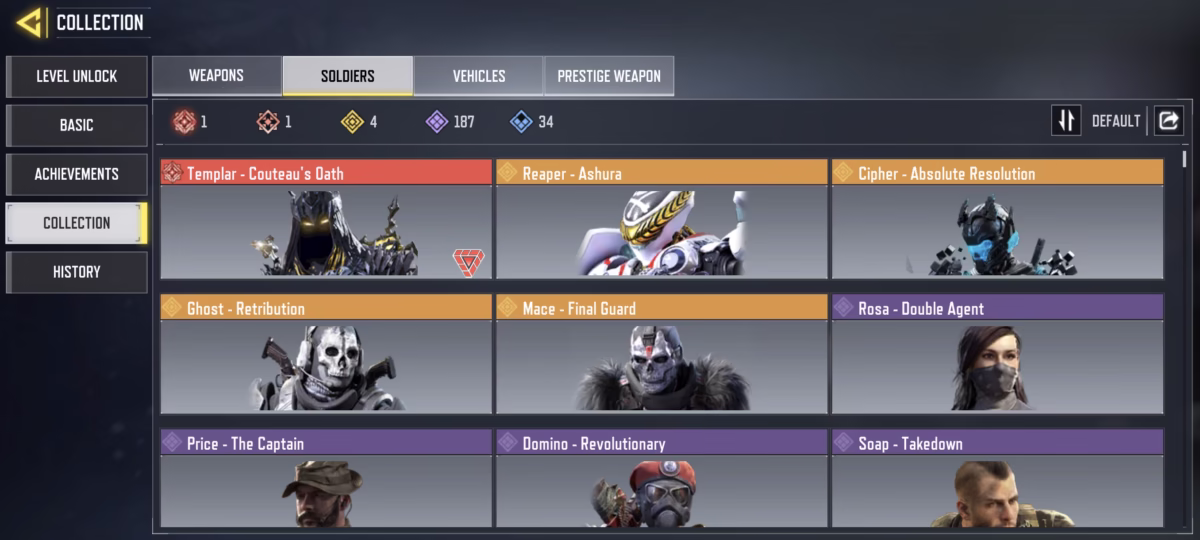The width and height of the screenshot is (1200, 540).
Task: Switch to the Weapons tab
Action: [216, 76]
